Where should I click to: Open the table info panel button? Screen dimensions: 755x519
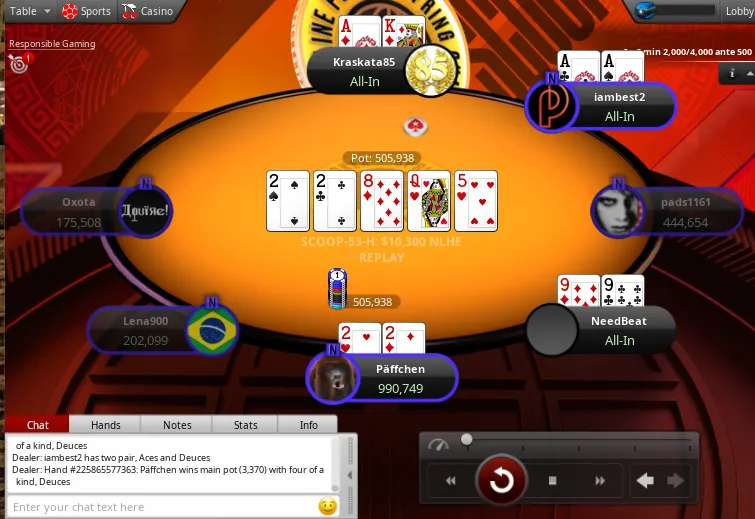733,73
